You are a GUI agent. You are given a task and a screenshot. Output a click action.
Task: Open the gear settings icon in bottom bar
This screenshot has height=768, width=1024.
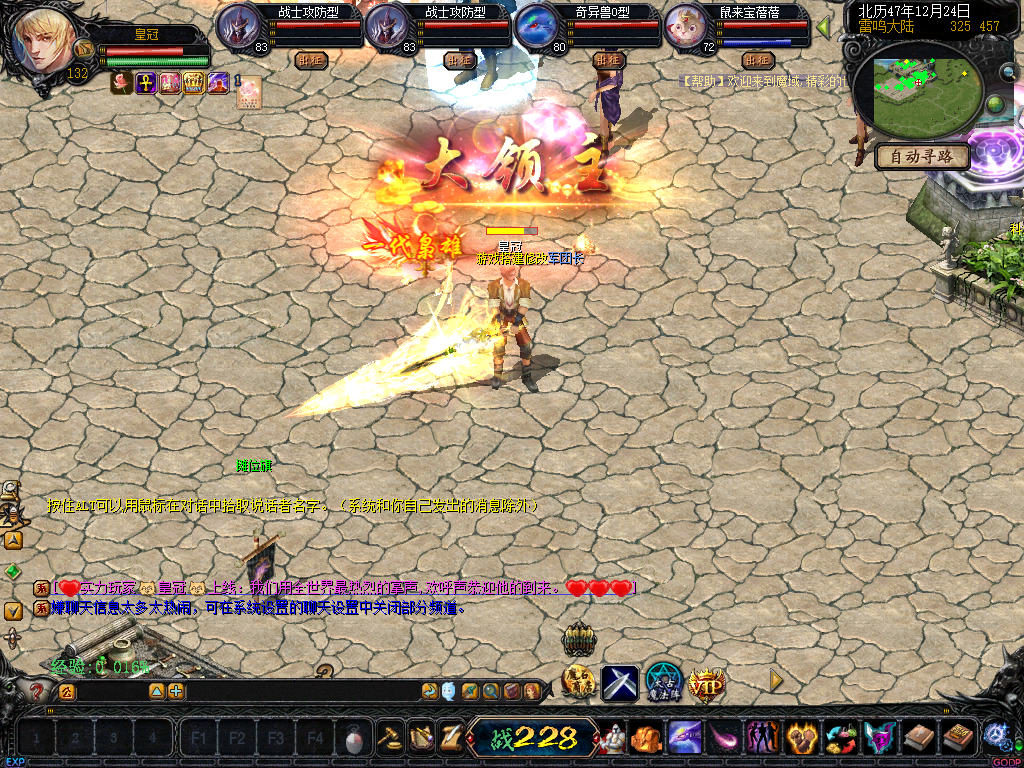tap(995, 736)
